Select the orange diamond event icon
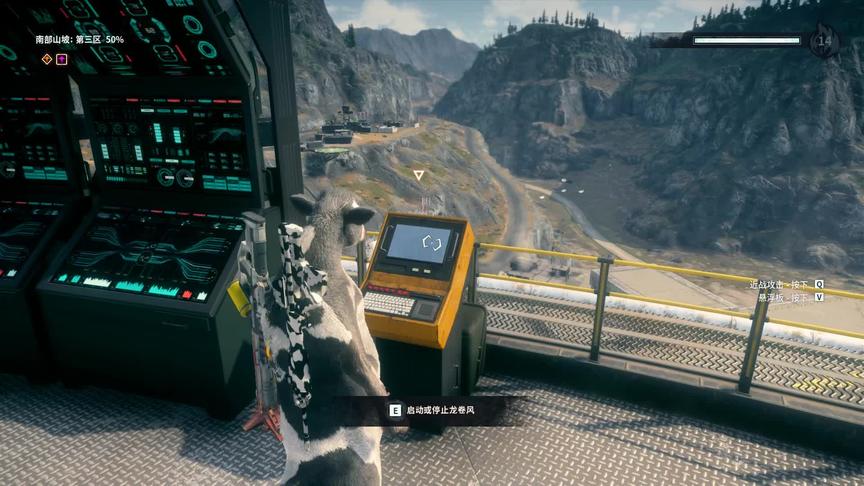864x486 pixels. [x=46, y=59]
